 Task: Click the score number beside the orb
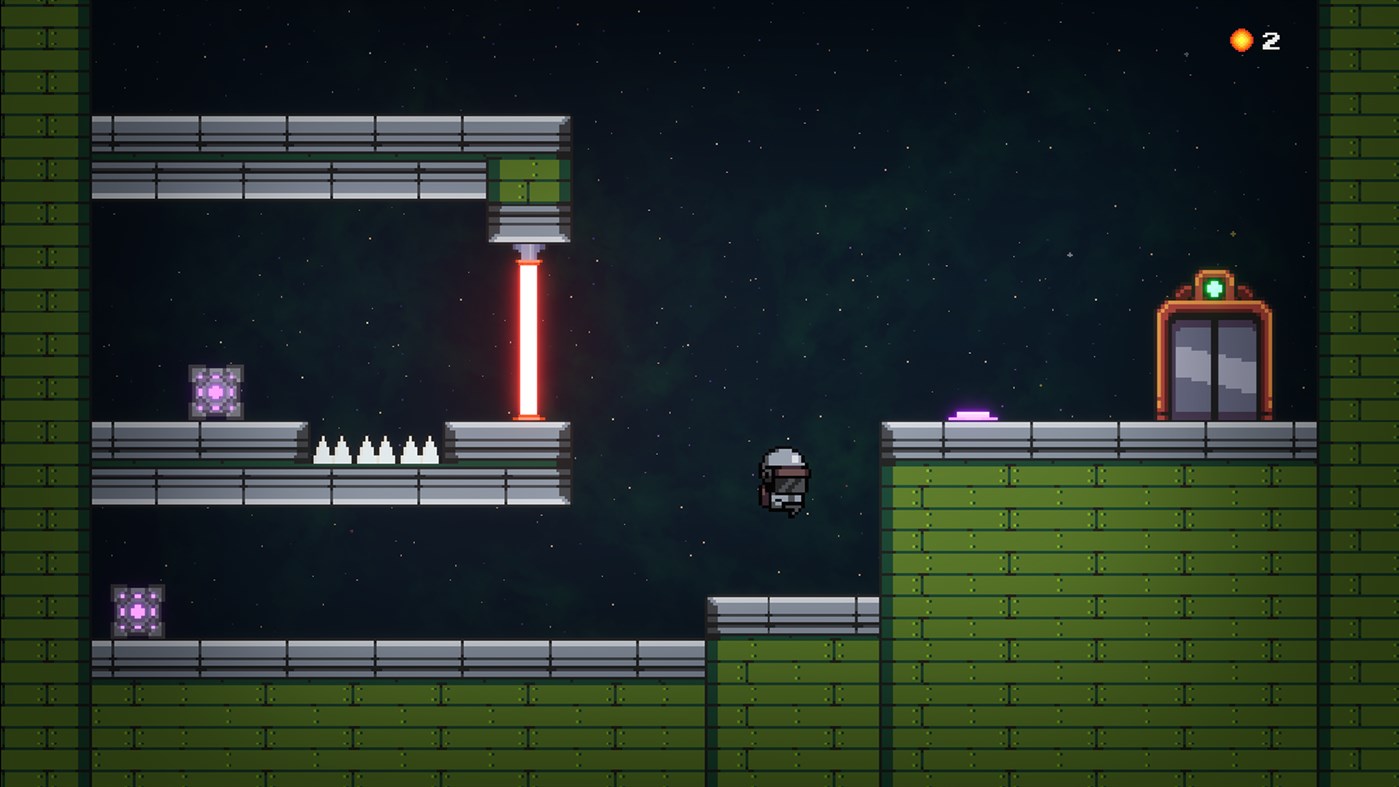point(1271,41)
